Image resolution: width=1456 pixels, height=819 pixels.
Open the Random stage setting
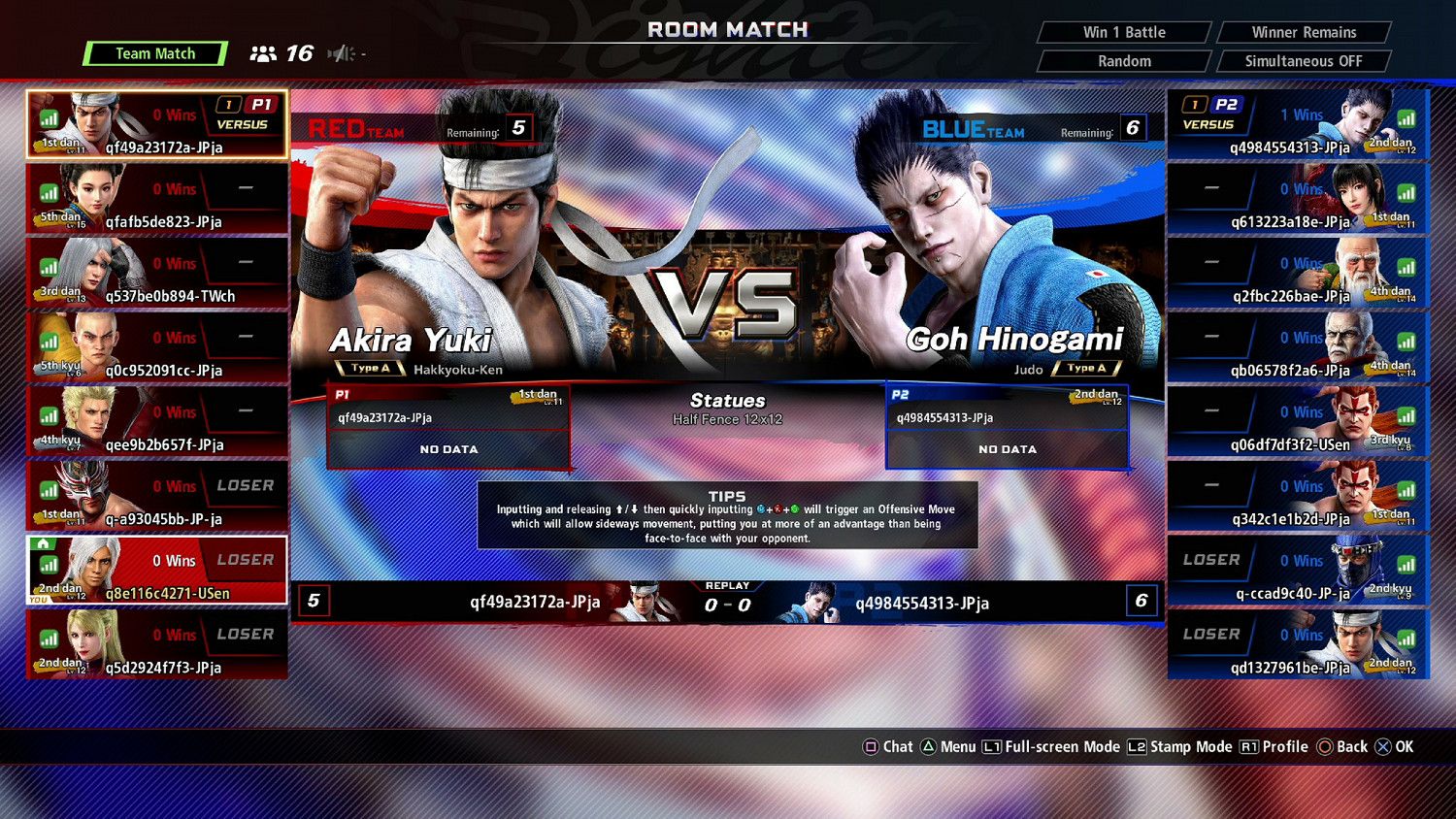click(x=1124, y=61)
